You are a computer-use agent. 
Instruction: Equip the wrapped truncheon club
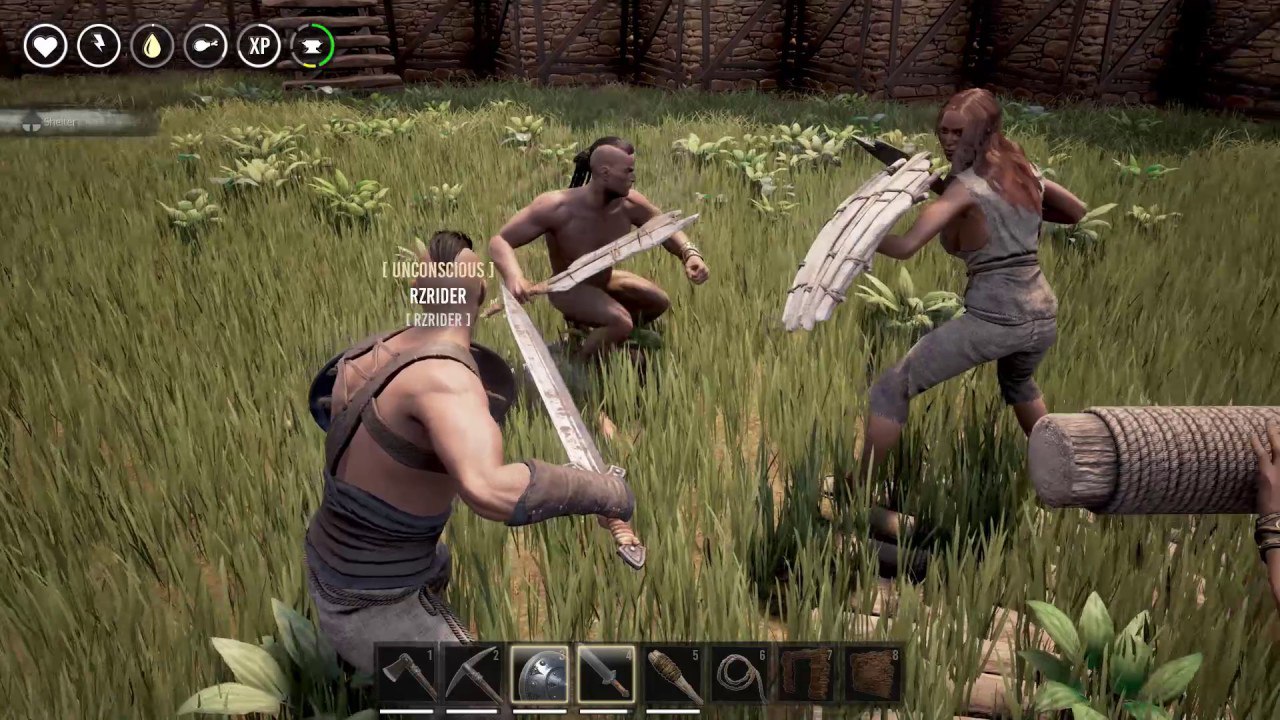673,675
